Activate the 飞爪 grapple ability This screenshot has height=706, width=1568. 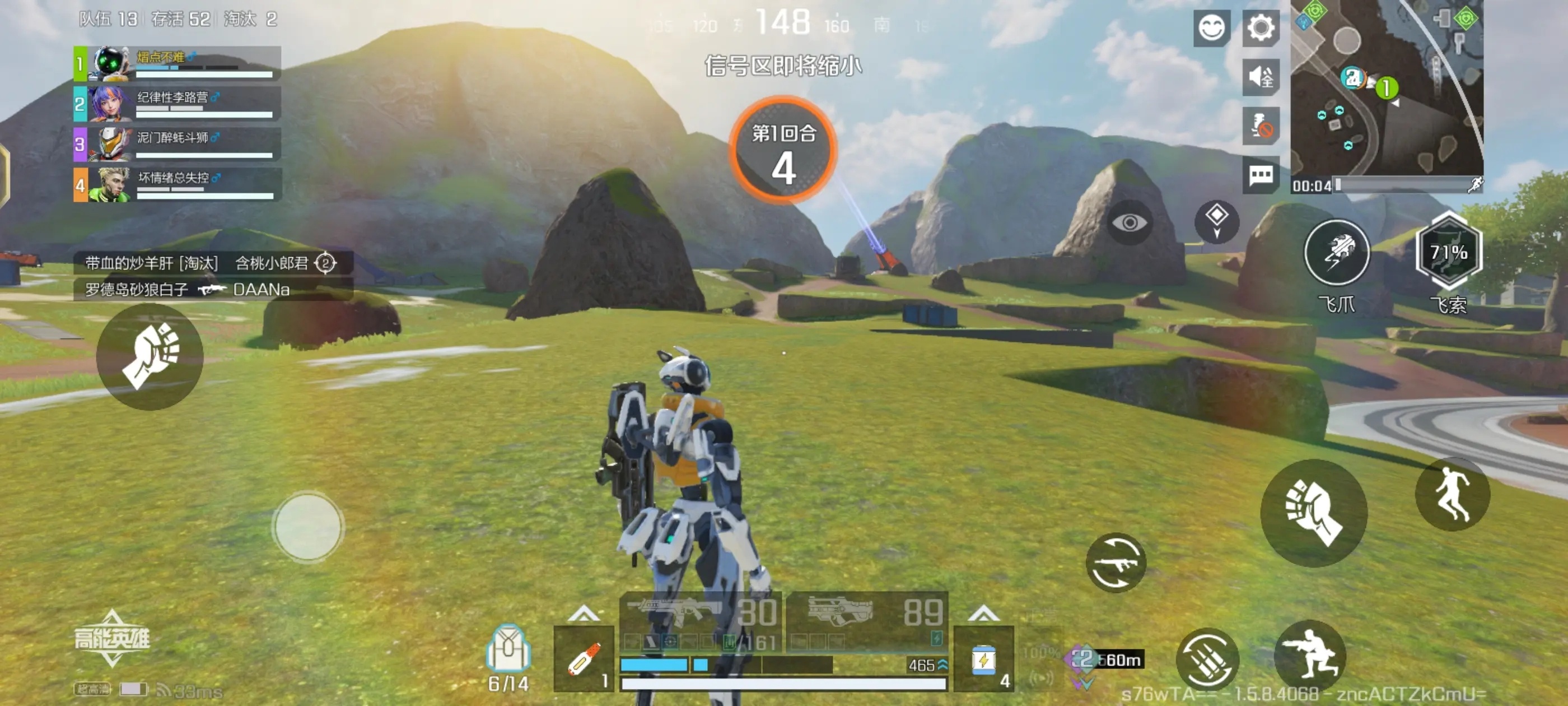1337,253
